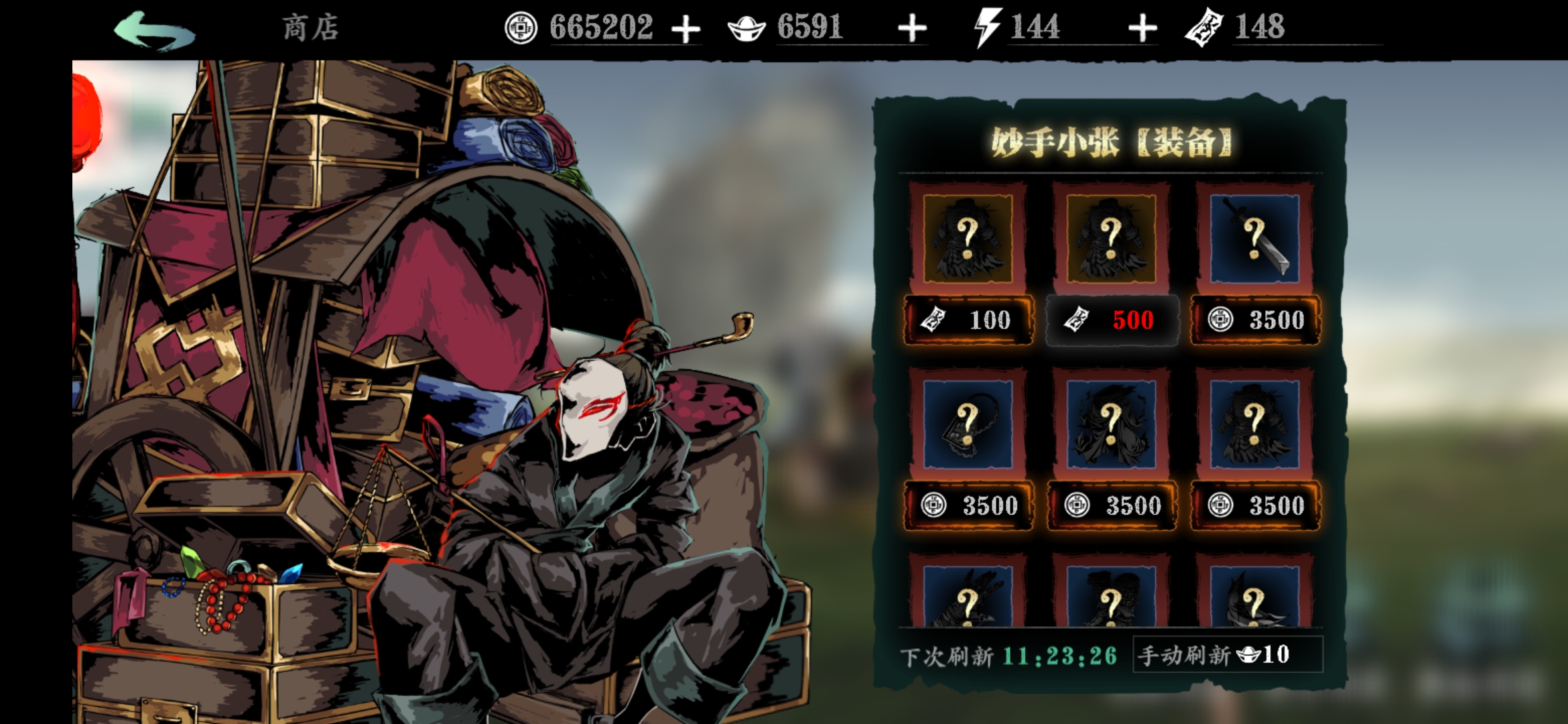This screenshot has width=1568, height=724.
Task: Select the mystery whip item for 3500
Action: pos(968,424)
